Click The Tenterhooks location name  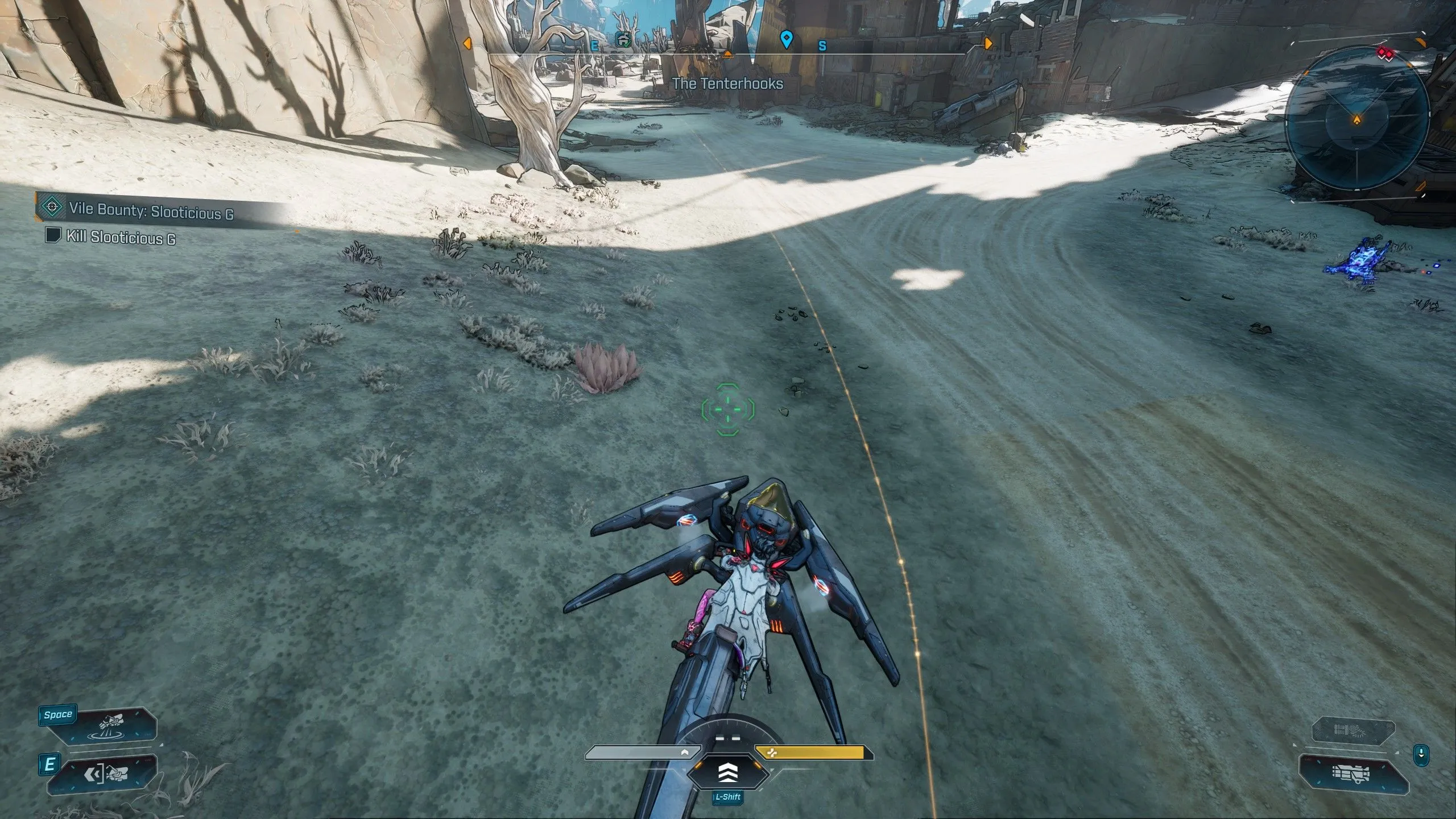click(x=728, y=84)
